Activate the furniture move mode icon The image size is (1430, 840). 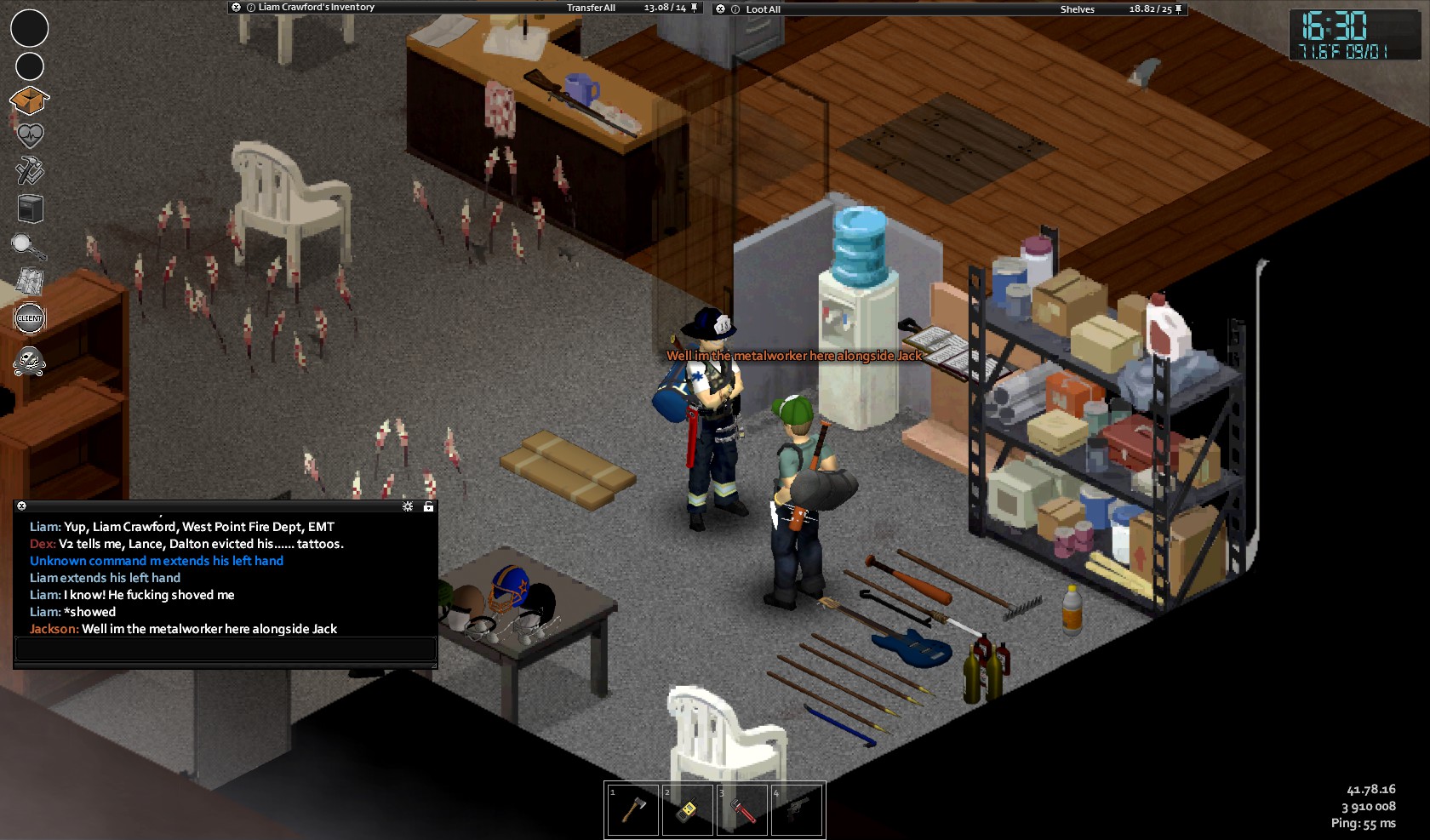tap(30, 208)
